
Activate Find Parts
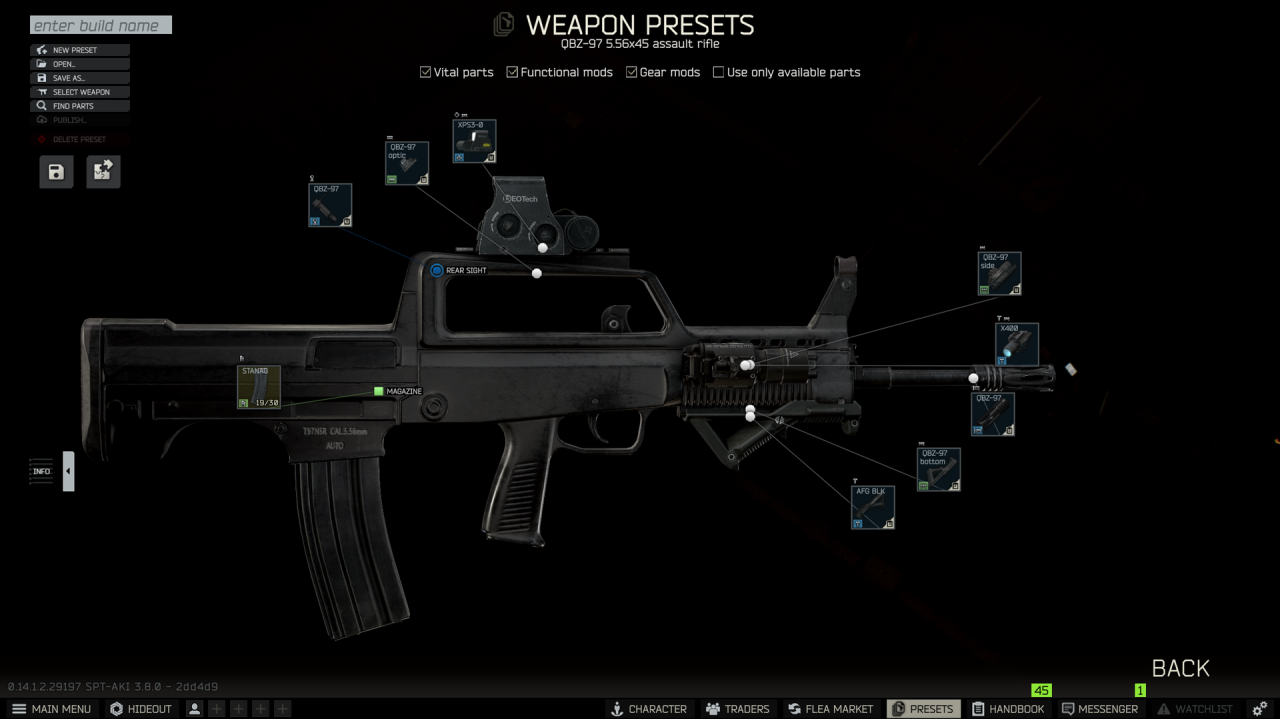point(80,106)
